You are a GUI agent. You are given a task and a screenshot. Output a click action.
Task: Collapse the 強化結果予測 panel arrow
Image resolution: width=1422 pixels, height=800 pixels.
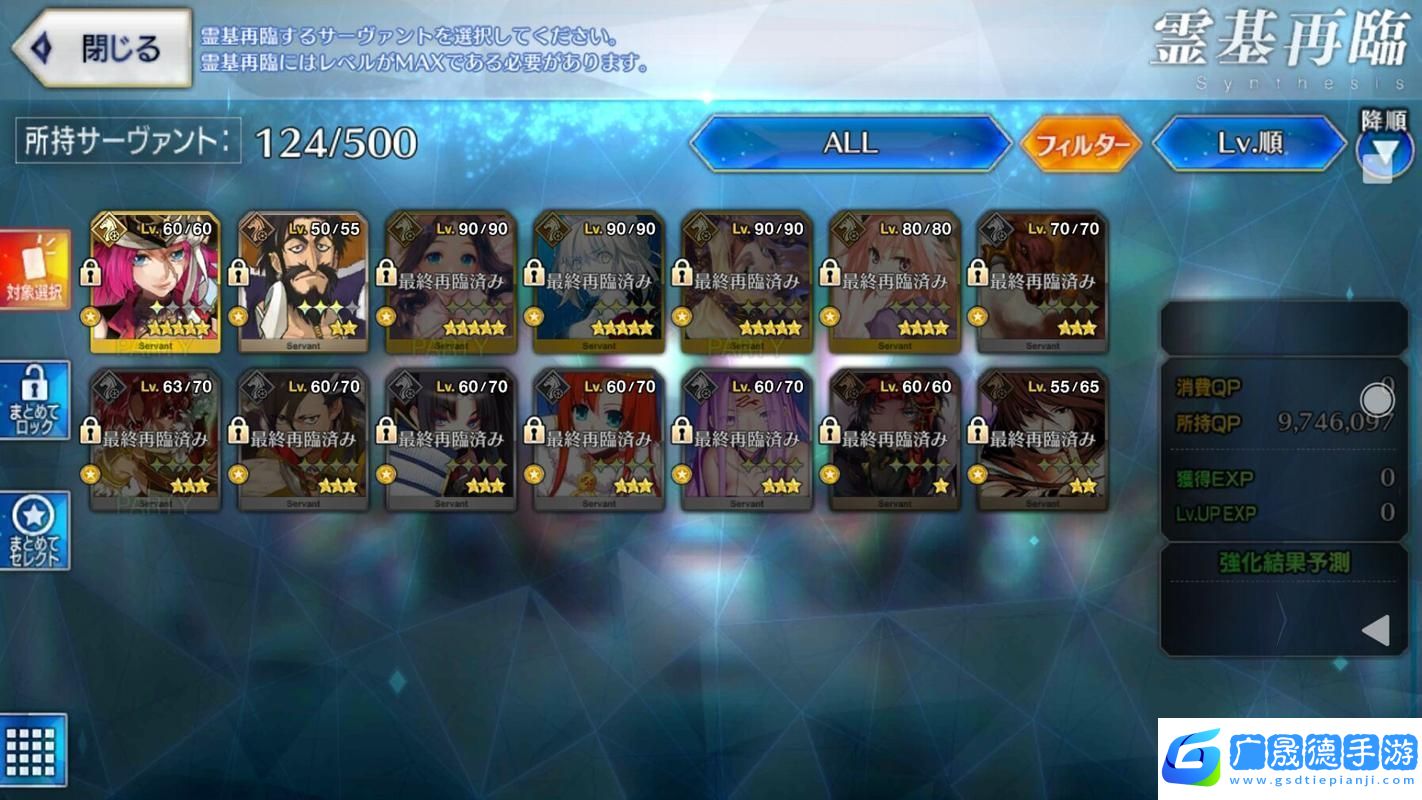[x=1376, y=630]
